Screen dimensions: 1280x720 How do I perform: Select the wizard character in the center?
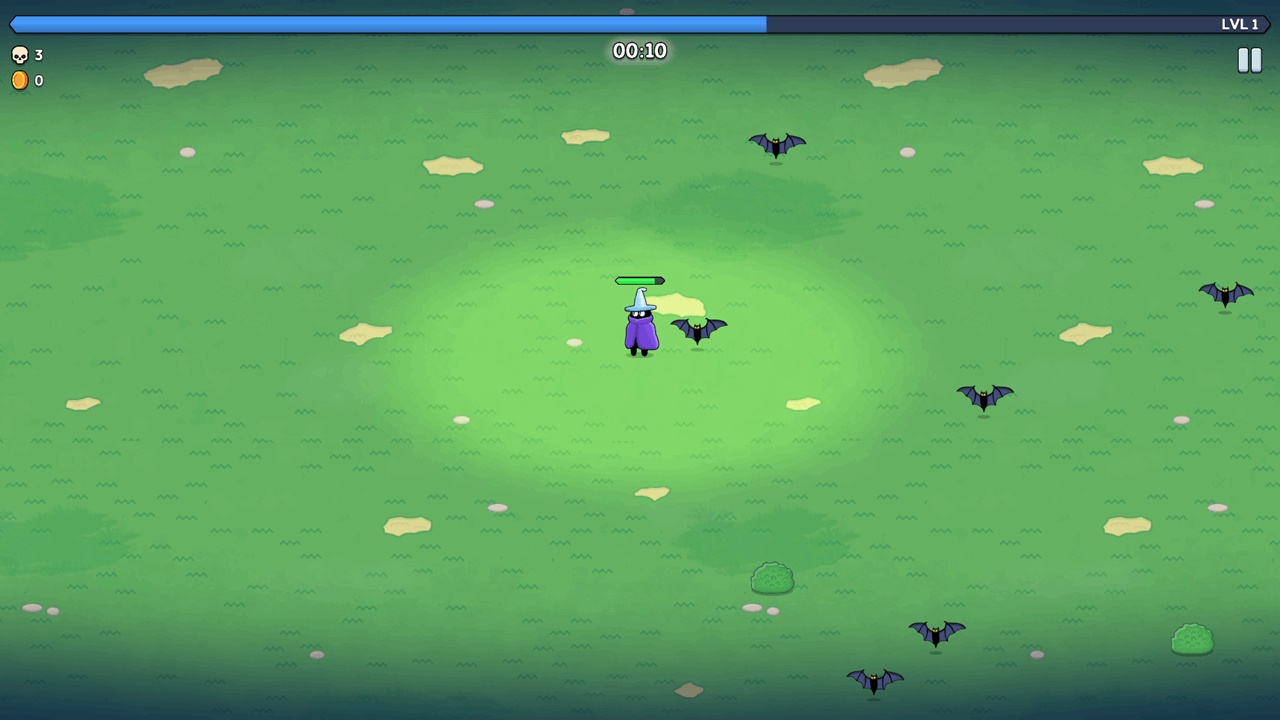[640, 330]
